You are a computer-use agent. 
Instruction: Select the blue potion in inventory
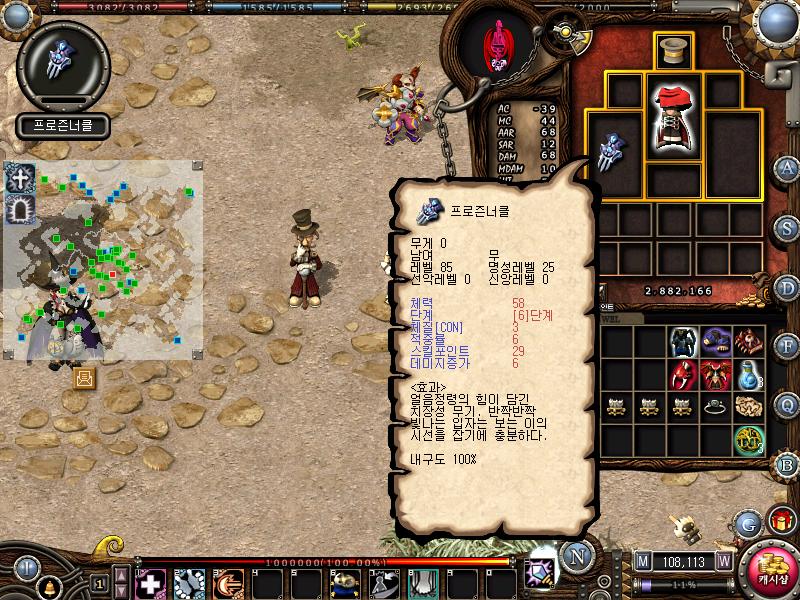coord(748,375)
